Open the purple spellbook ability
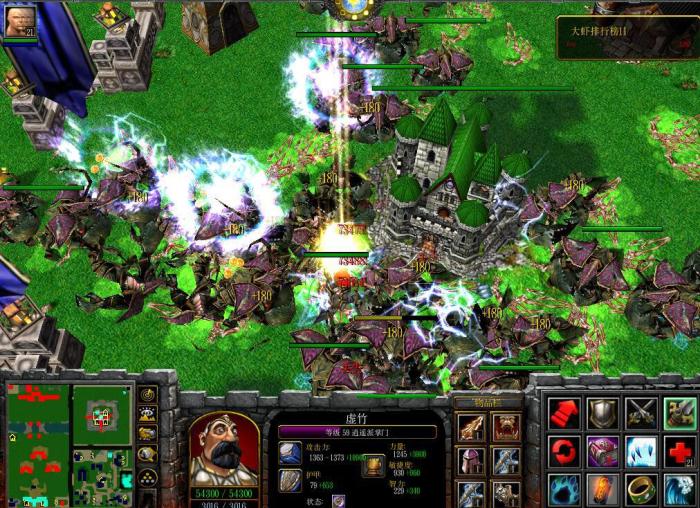 coord(603,451)
